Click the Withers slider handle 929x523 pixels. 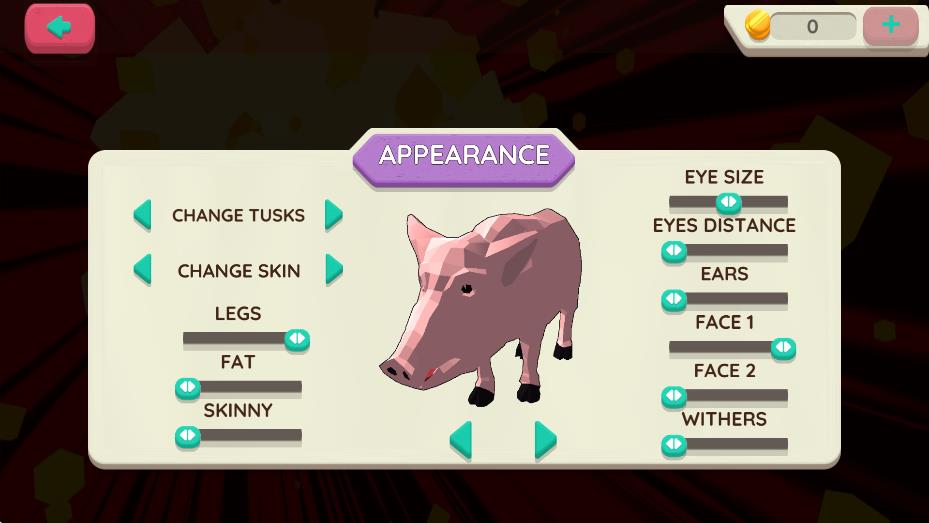click(674, 445)
